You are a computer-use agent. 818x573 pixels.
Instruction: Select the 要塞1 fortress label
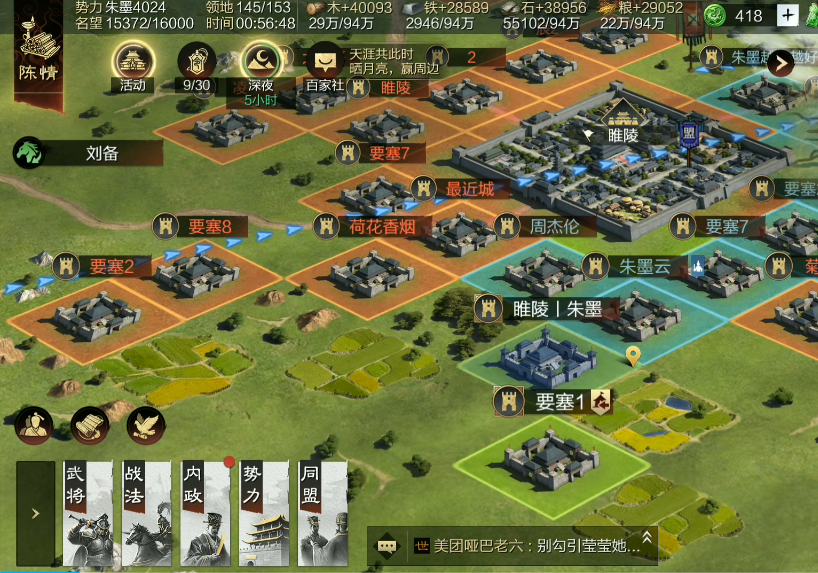tap(555, 402)
